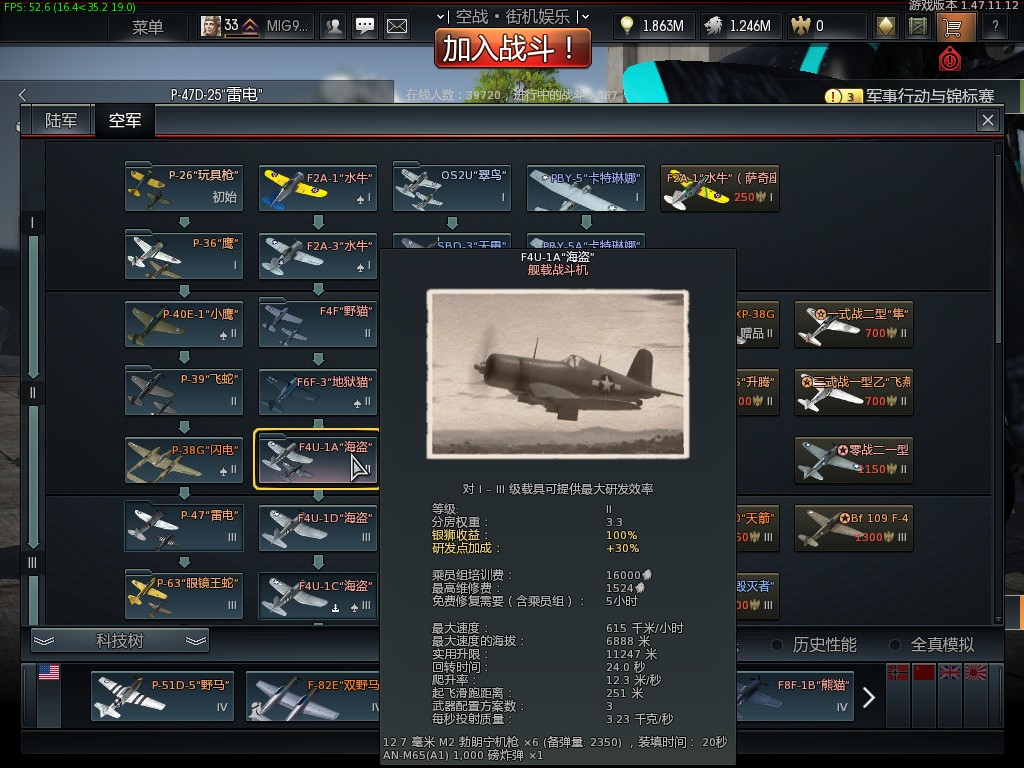
Task: Select the P-26 "玩具枪" aircraft
Action: (x=184, y=187)
